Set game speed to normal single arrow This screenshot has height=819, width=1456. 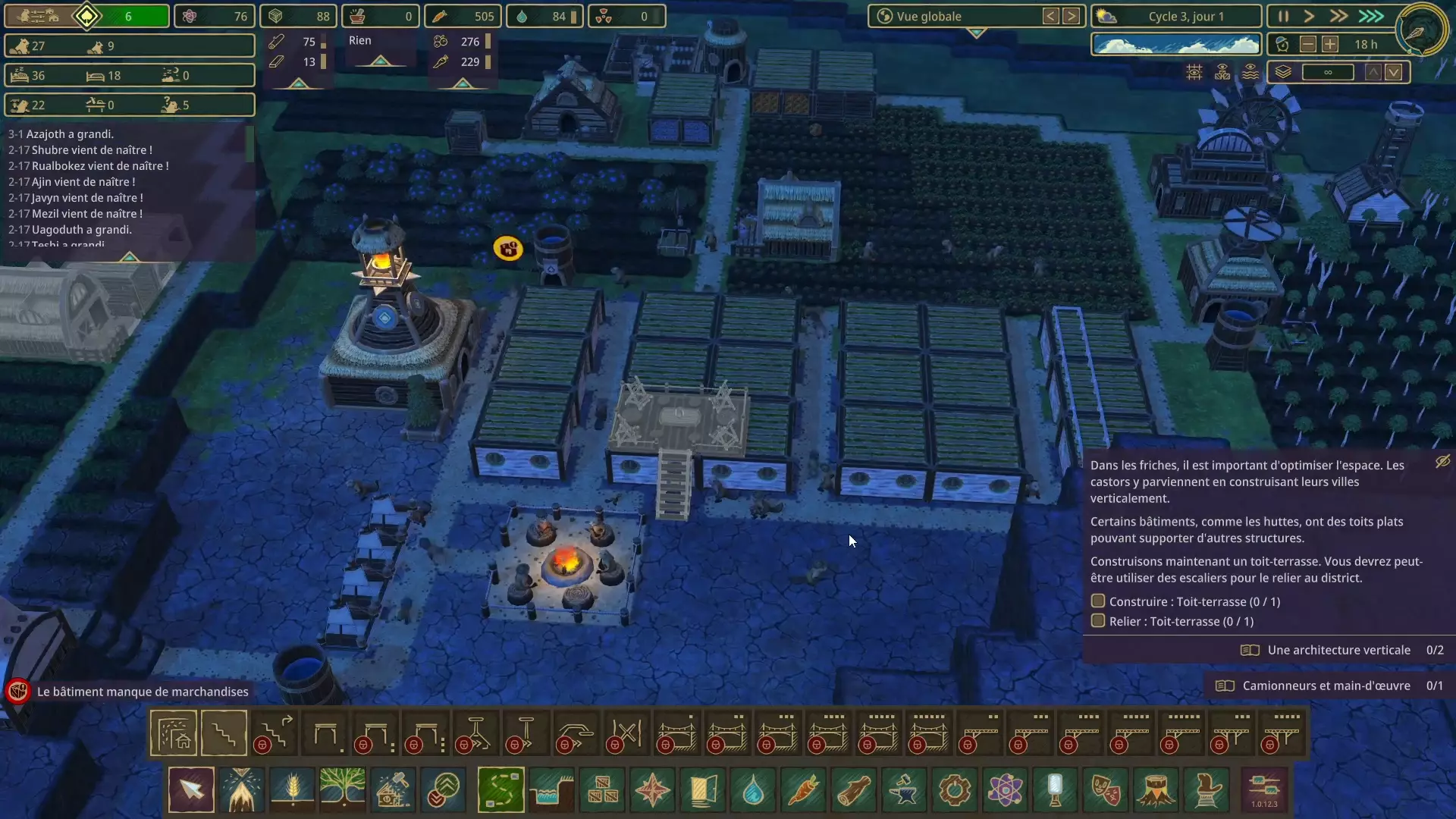coord(1309,16)
